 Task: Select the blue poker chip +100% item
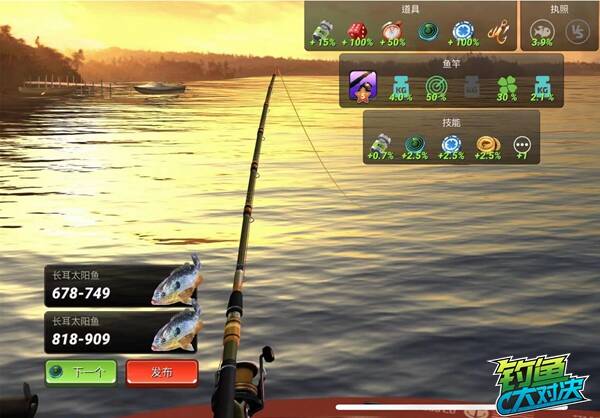tap(462, 31)
